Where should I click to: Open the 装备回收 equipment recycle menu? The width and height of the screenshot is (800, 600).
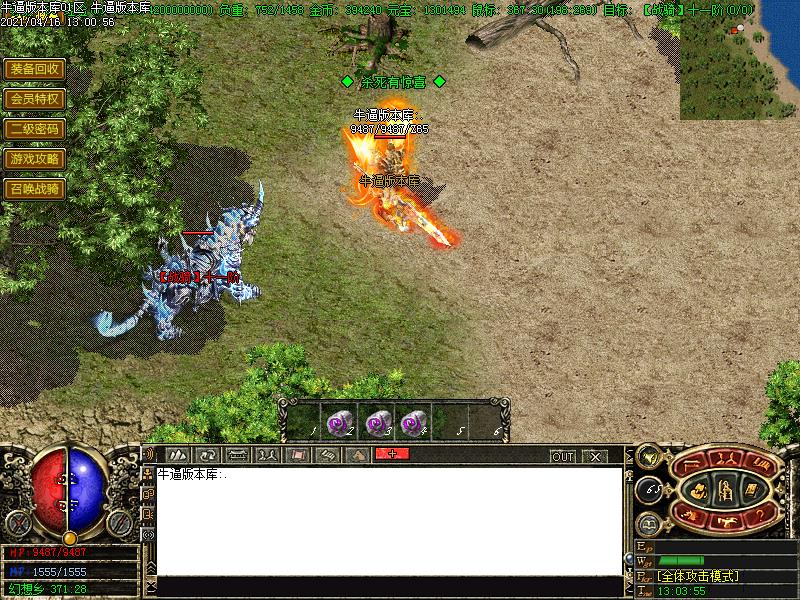click(x=34, y=69)
